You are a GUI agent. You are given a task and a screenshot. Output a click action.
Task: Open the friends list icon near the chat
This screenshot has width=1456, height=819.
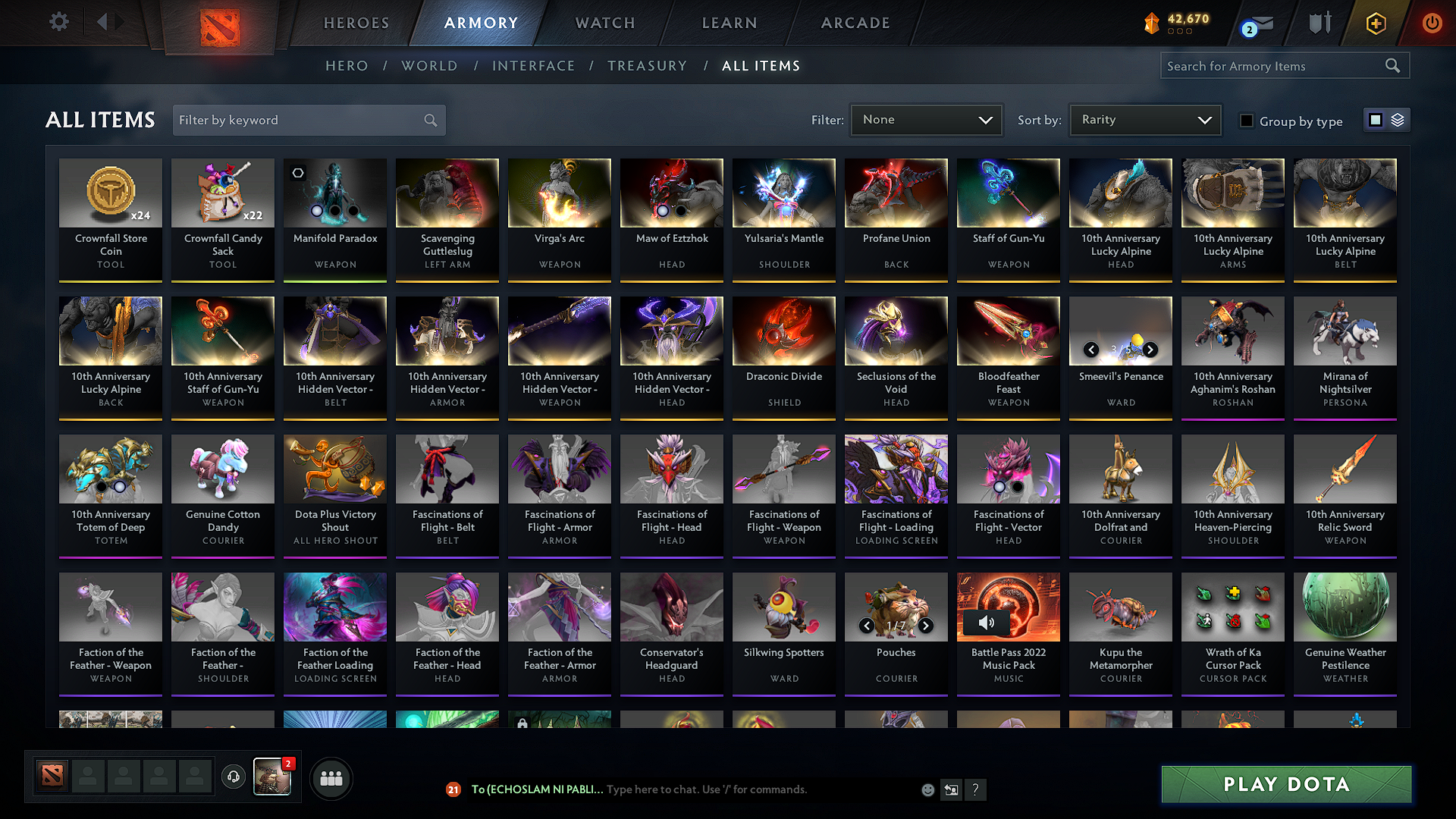[330, 777]
